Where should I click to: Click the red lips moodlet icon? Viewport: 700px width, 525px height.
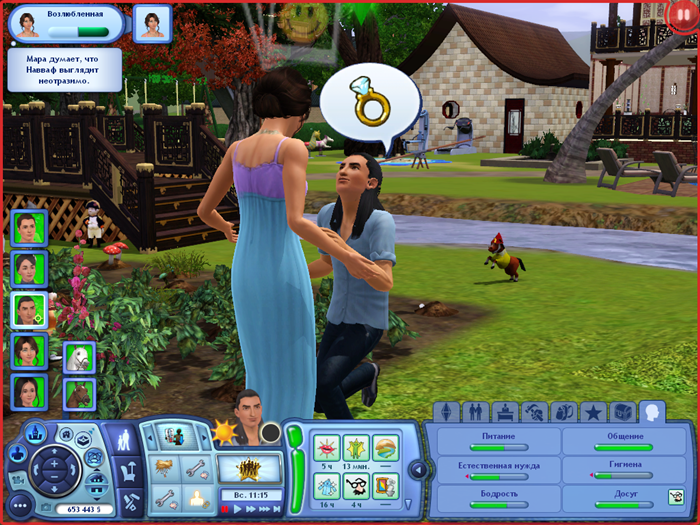point(327,448)
